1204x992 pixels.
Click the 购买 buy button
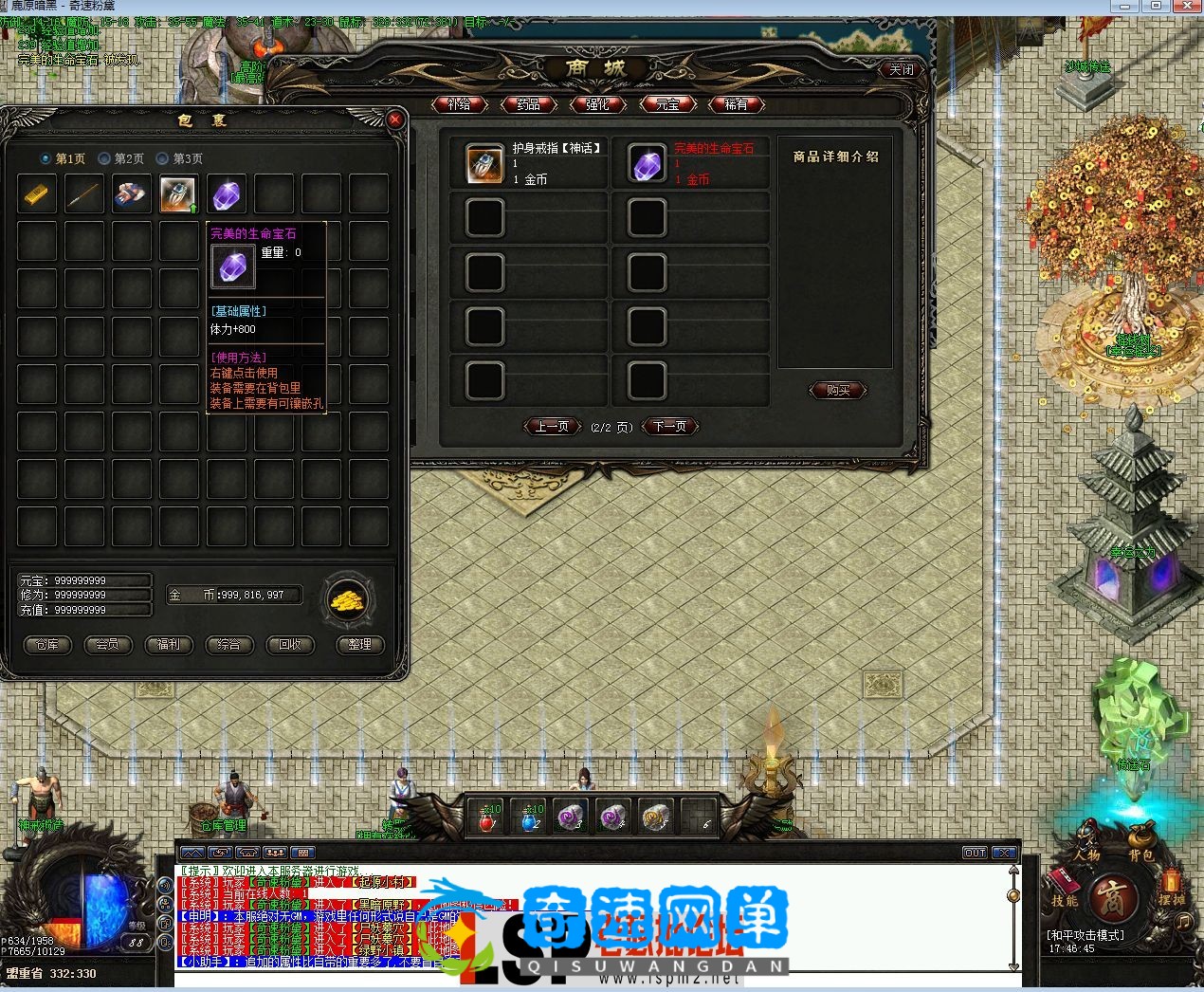coord(838,390)
